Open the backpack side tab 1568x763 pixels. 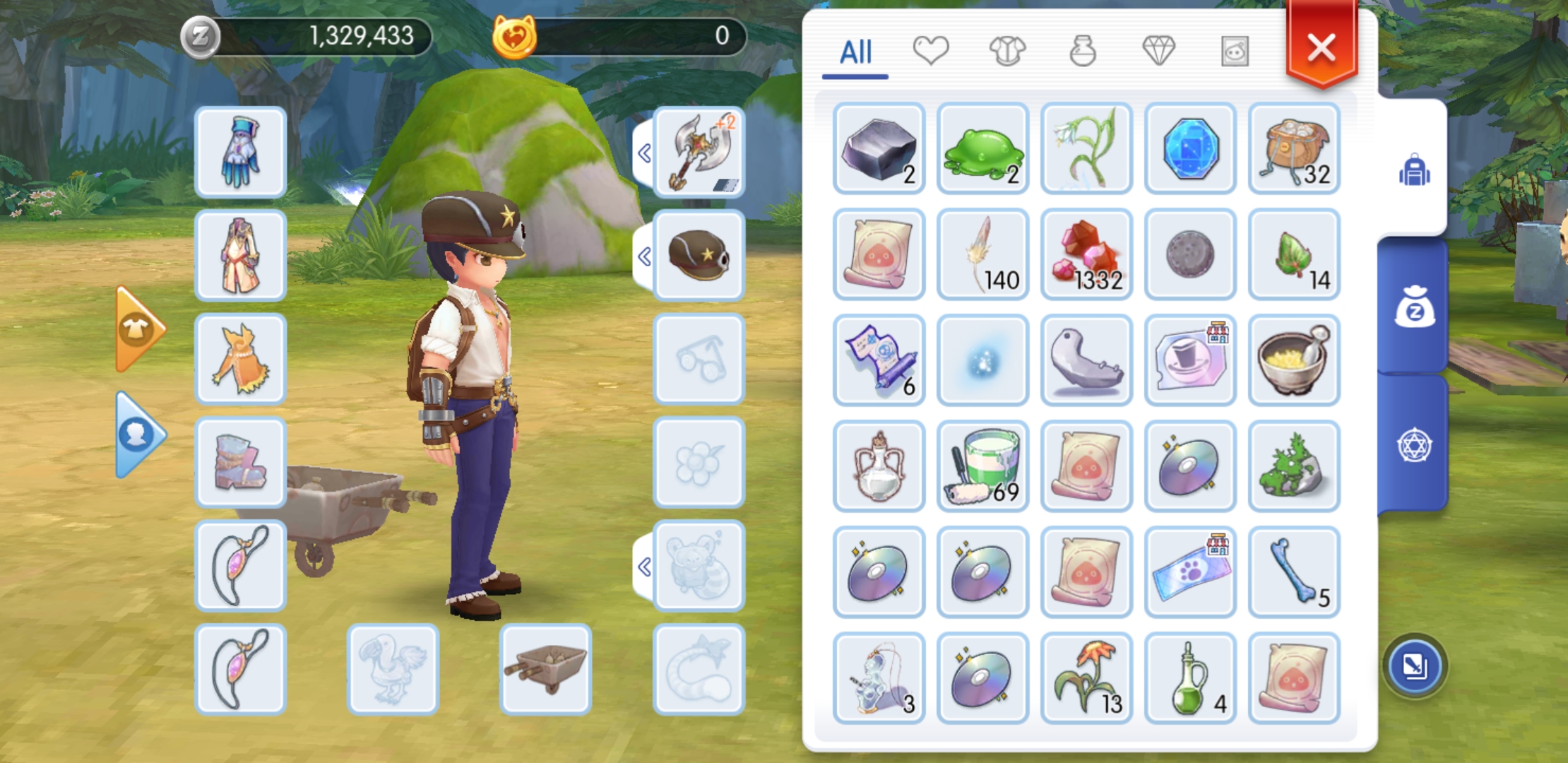tap(1414, 170)
